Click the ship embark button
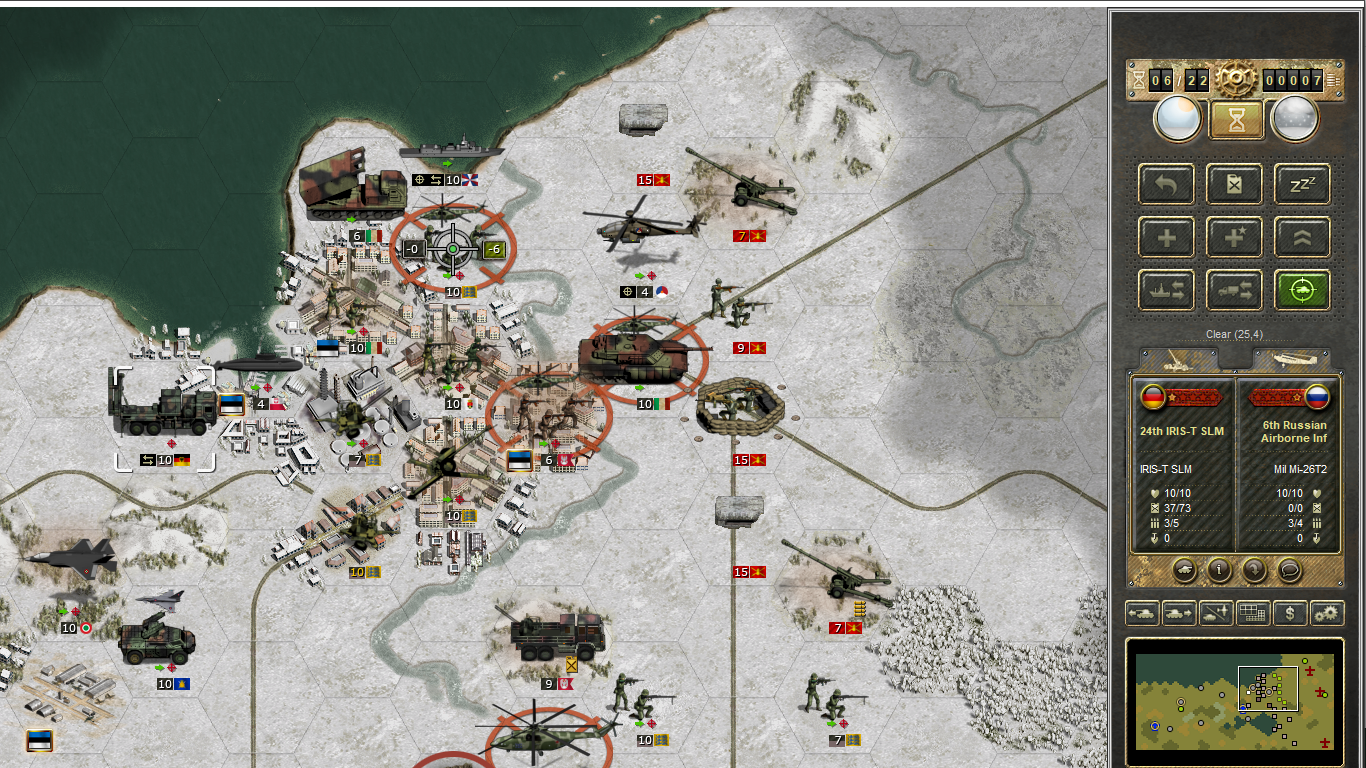The image size is (1366, 768). [x=1166, y=290]
